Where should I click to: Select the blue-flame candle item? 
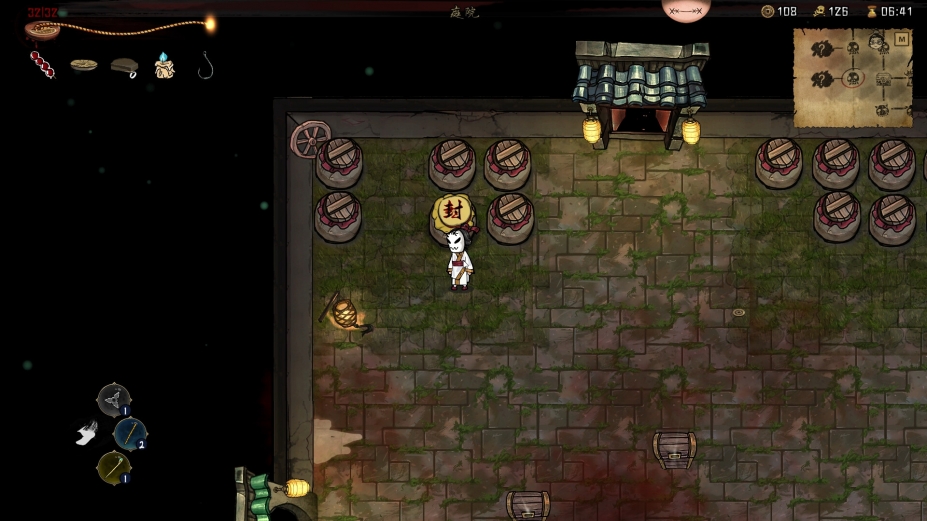pos(164,65)
